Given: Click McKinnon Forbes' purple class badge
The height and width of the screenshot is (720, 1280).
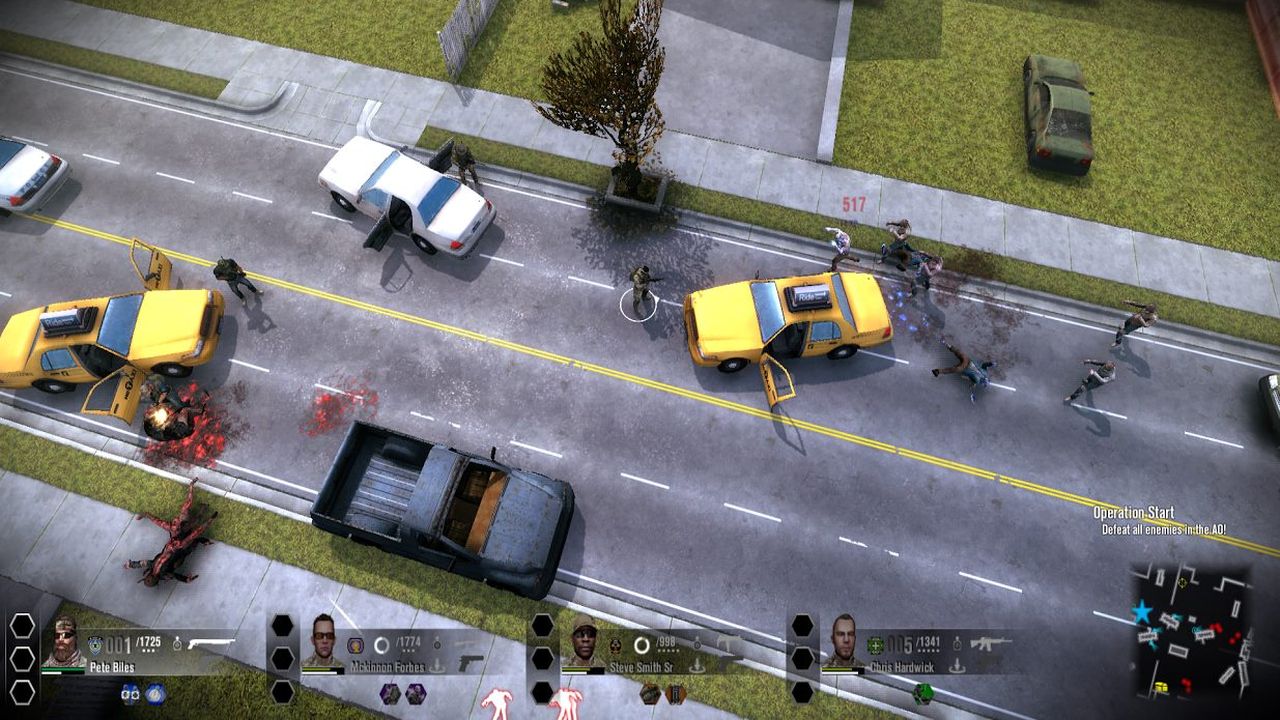Looking at the screenshot, I should pyautogui.click(x=355, y=645).
